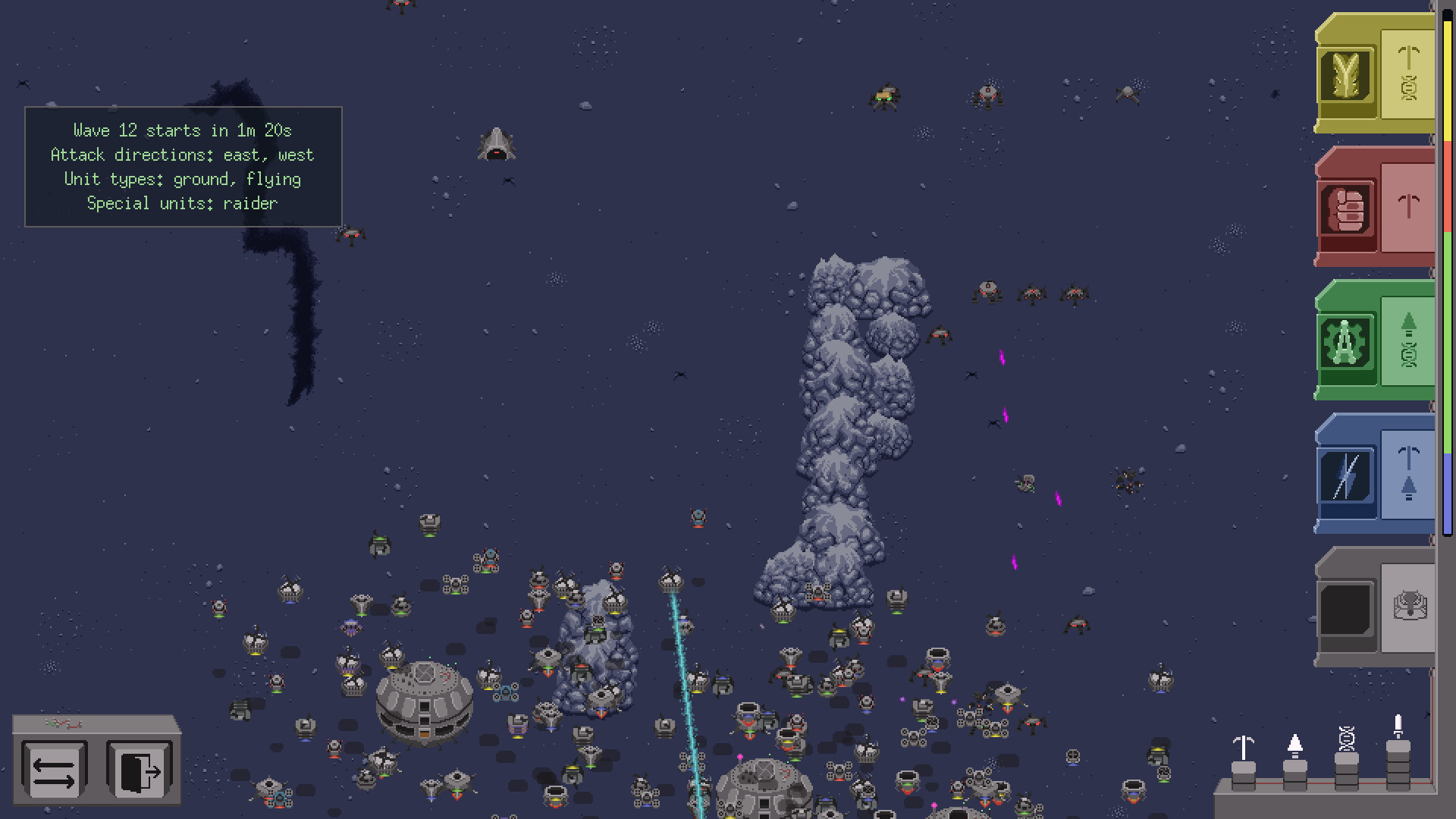This screenshot has width=1456, height=819.
Task: Click the DNA helix upgrade pedestal
Action: coord(1345,758)
